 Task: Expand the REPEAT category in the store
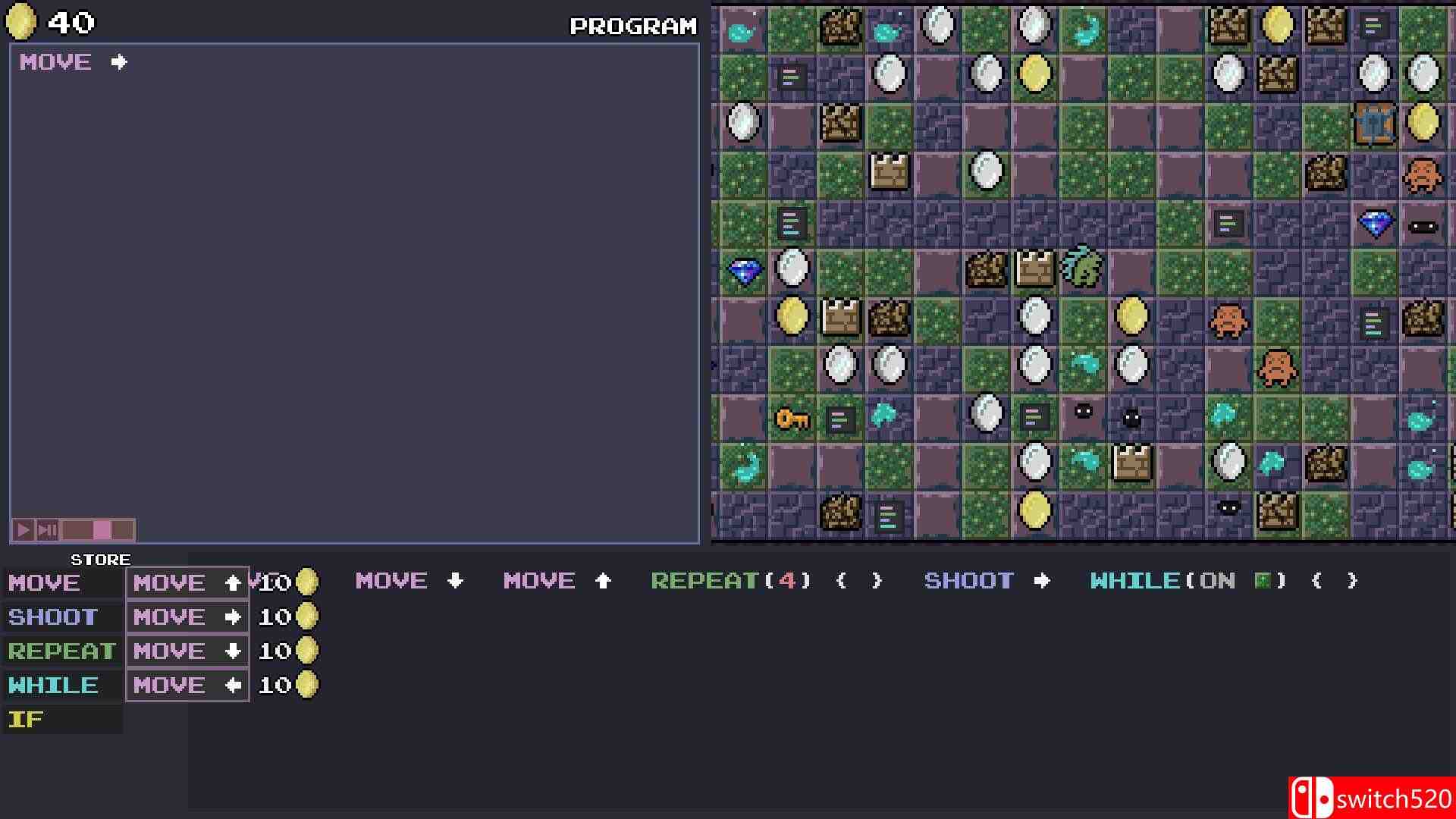[x=61, y=650]
